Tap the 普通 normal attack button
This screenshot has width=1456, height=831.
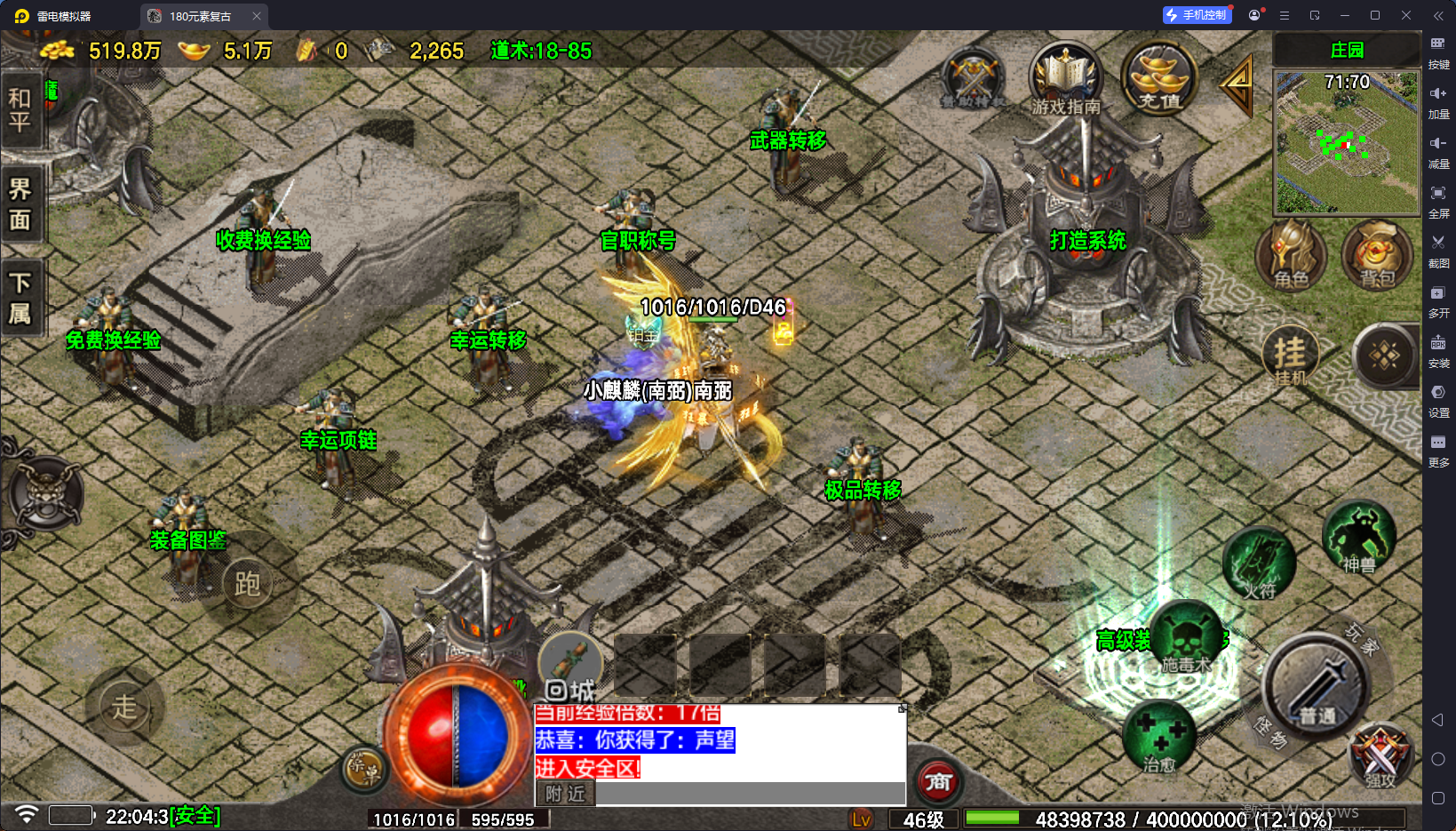pos(1317,686)
